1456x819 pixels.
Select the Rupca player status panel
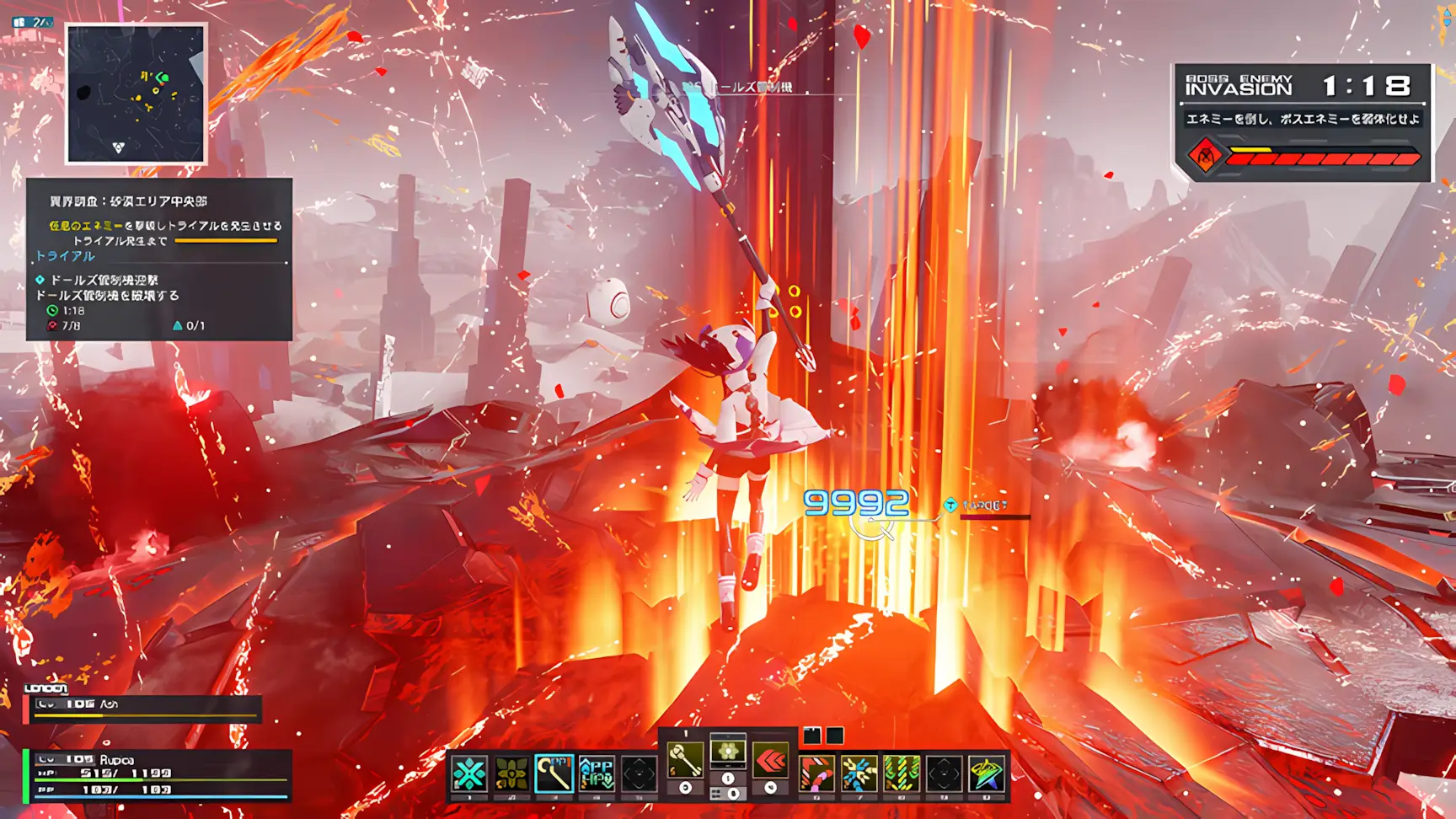point(158,775)
